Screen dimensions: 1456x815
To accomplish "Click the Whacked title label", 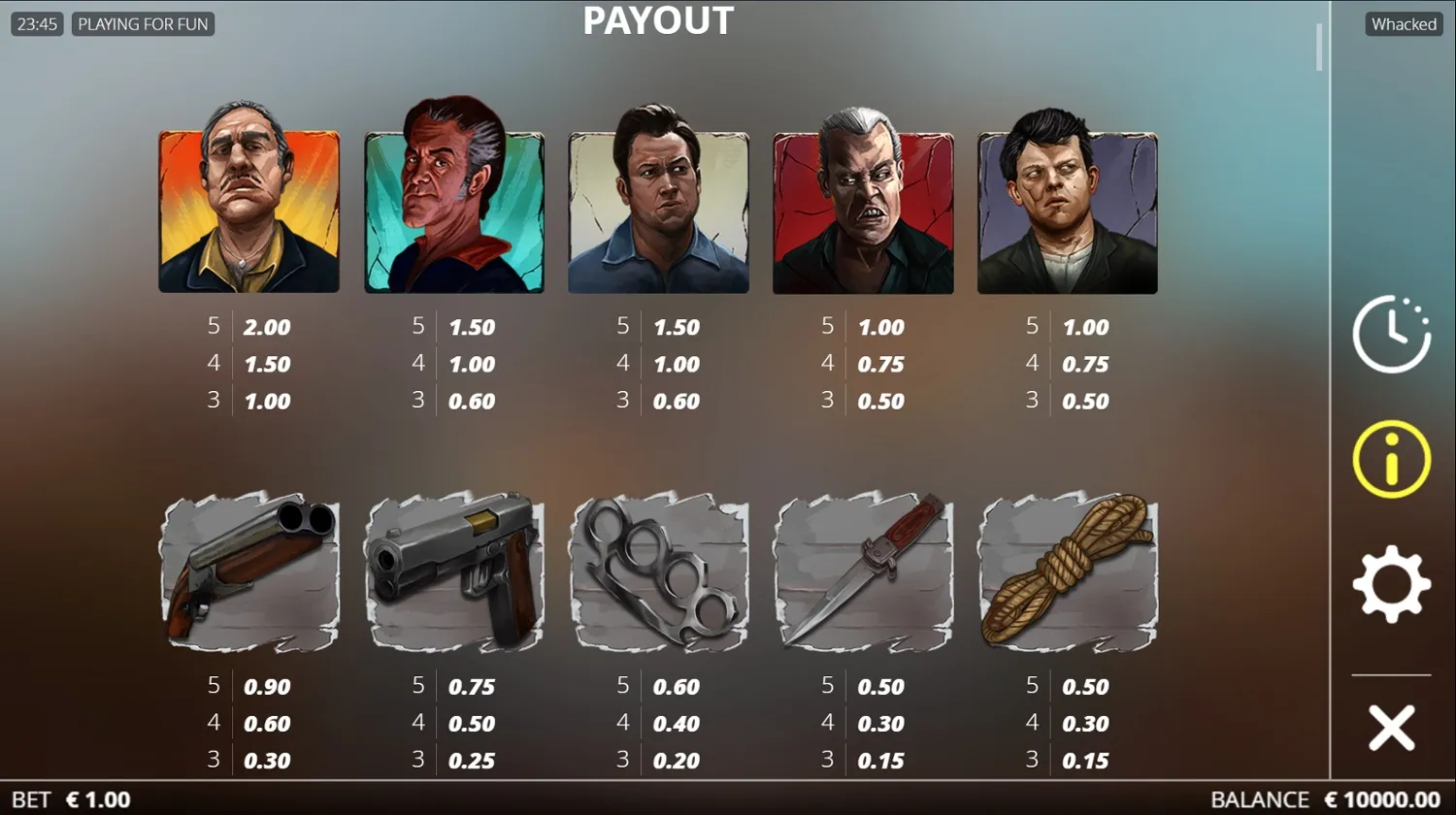I will [1403, 23].
